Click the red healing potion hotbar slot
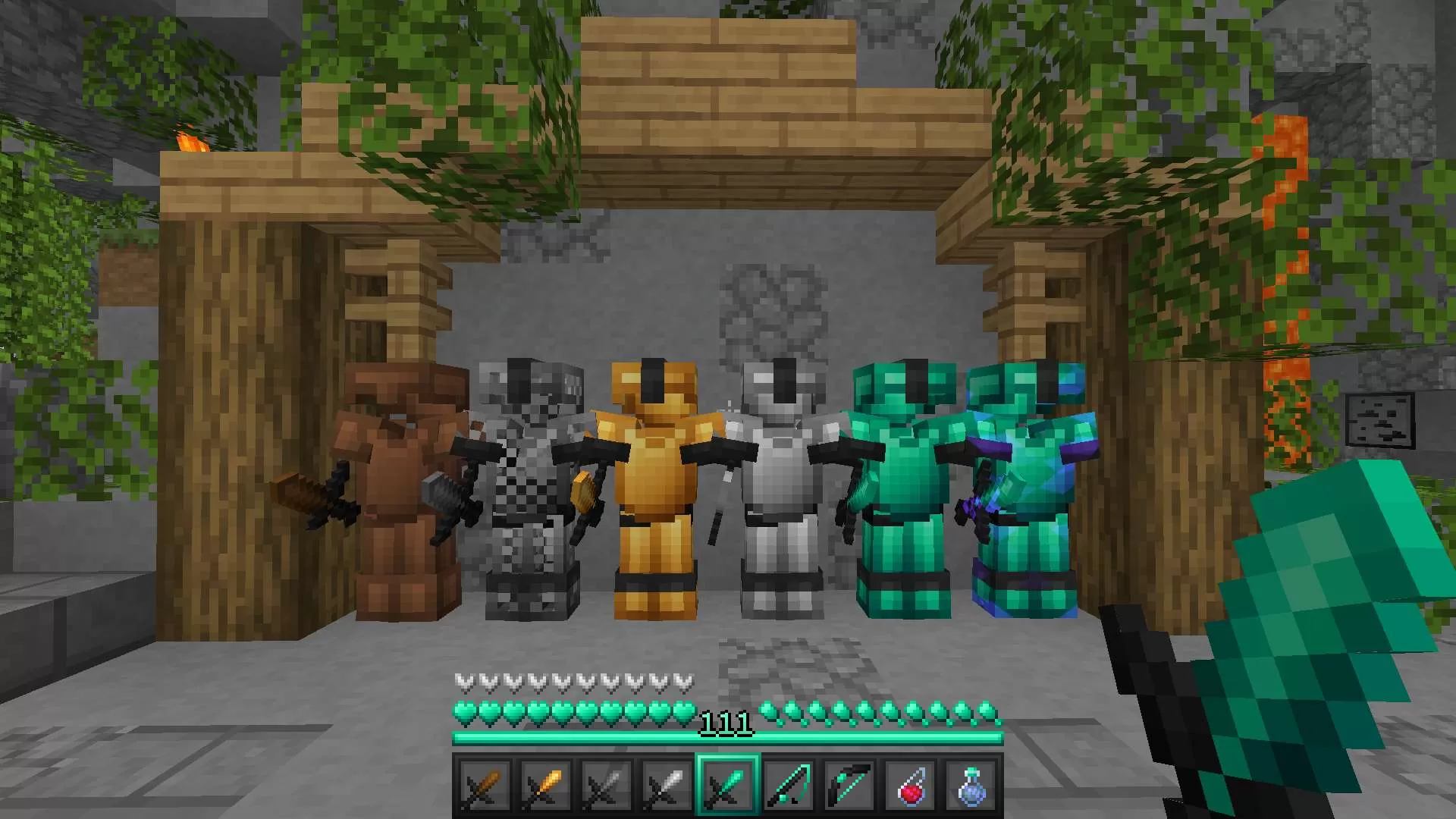This screenshot has width=1456, height=819. coord(911,785)
